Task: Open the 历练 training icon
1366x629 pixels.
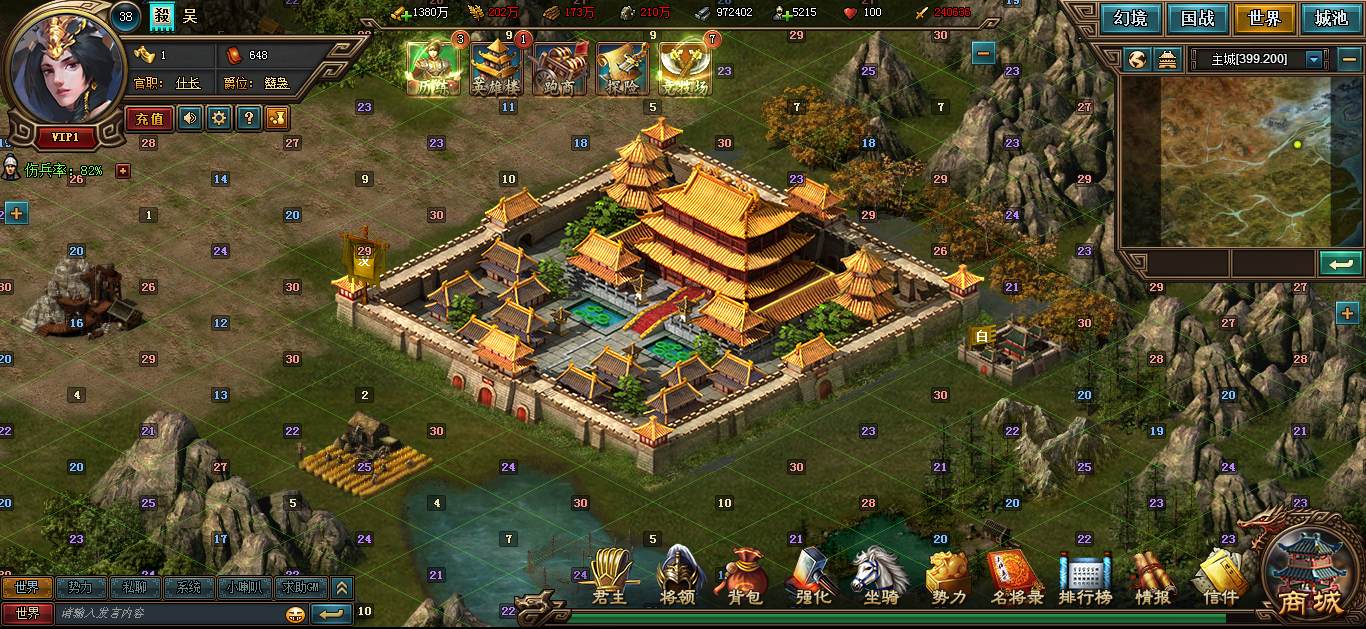Action: click(x=432, y=68)
